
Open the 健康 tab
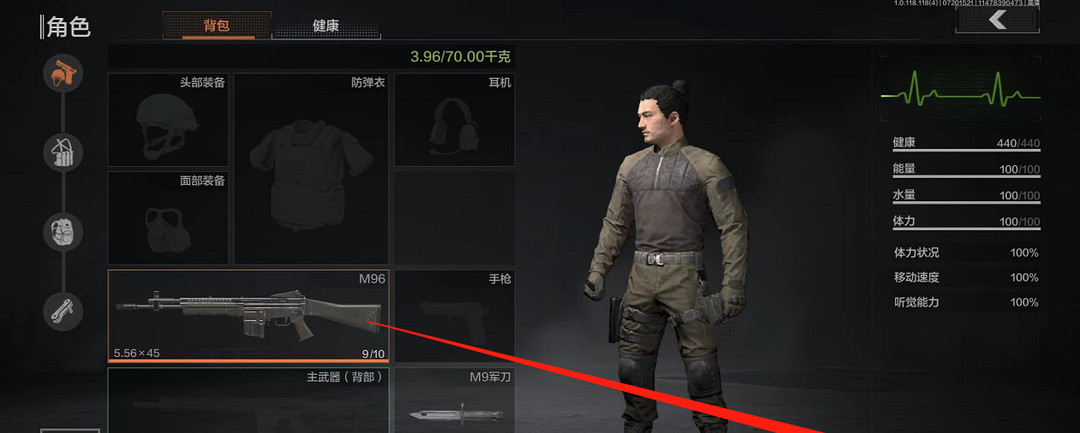pyautogui.click(x=326, y=26)
